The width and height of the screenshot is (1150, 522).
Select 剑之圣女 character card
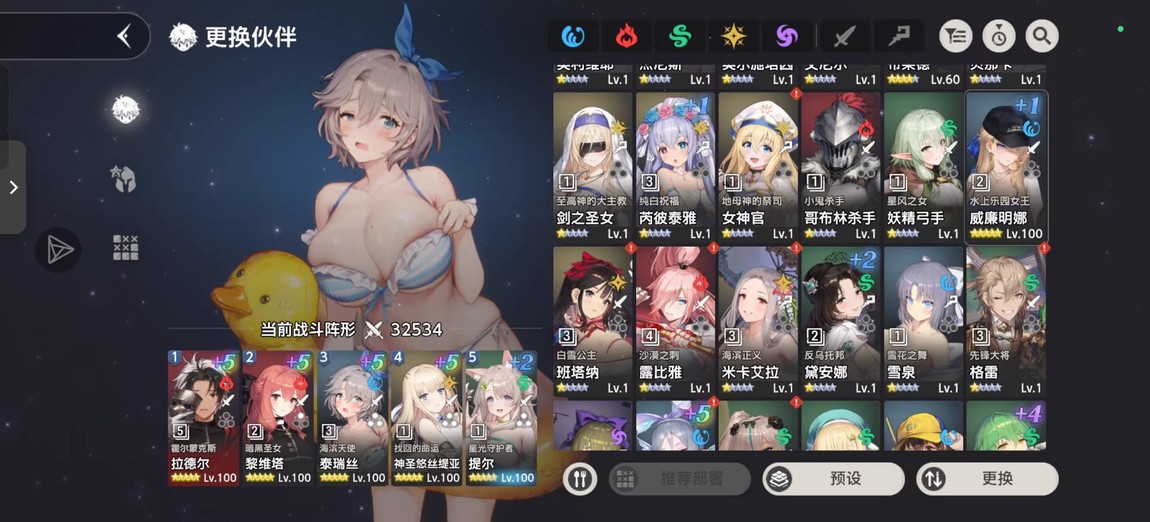point(592,166)
